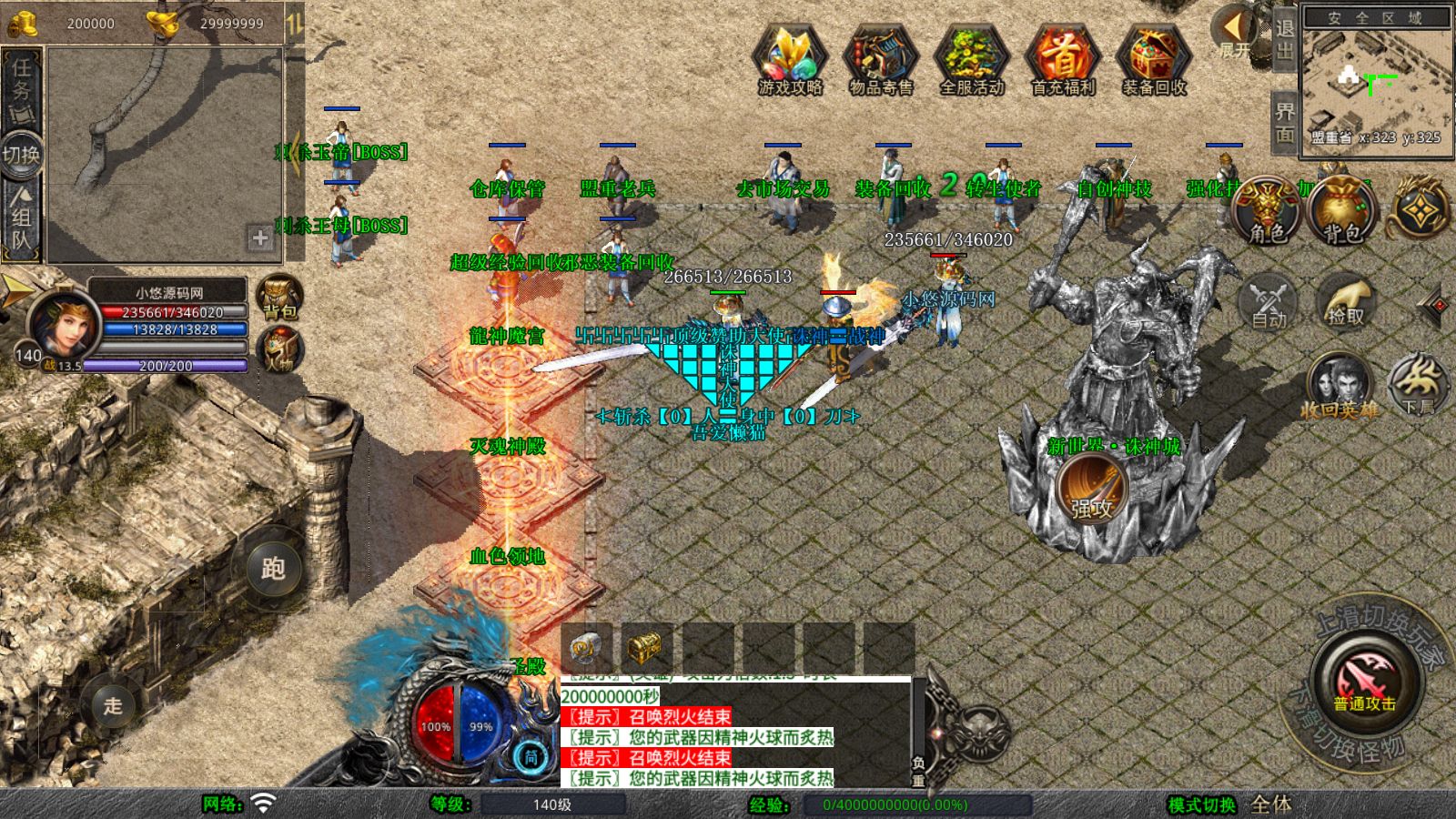Switch to the 任务 quest tab
The width and height of the screenshot is (1456, 819).
[22, 82]
